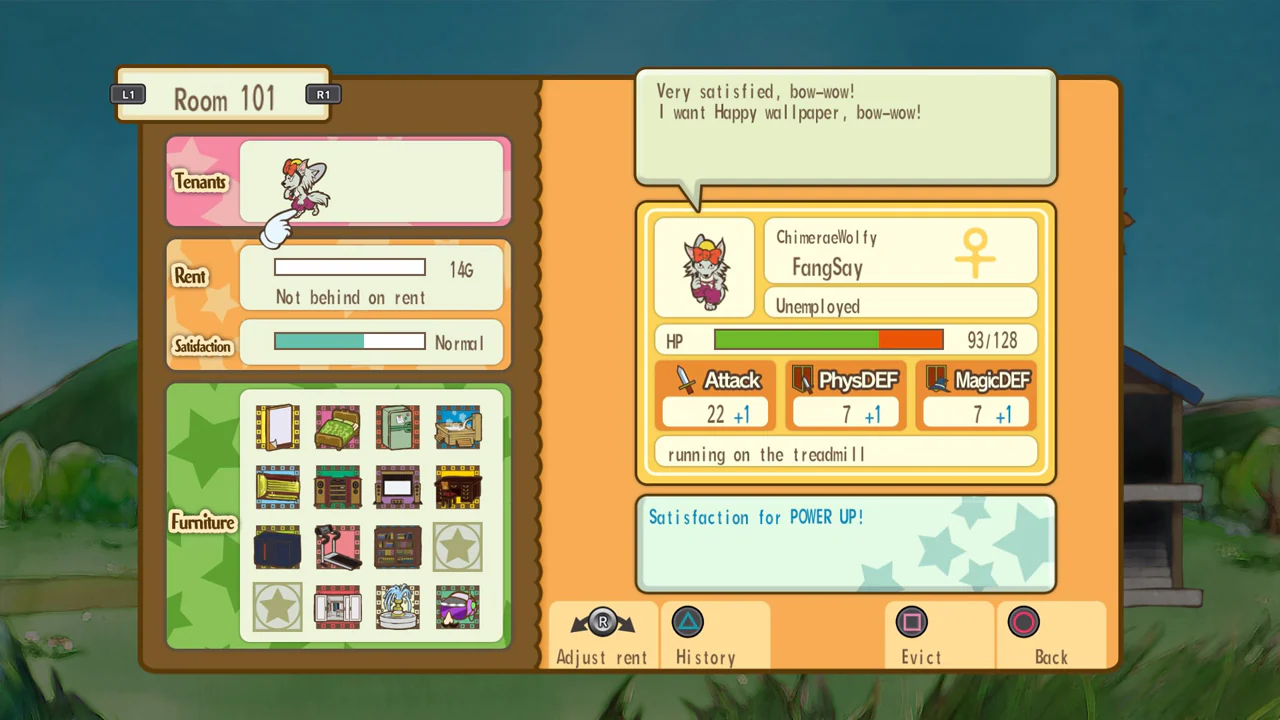Click the PhysDEF shield stat icon

click(804, 379)
